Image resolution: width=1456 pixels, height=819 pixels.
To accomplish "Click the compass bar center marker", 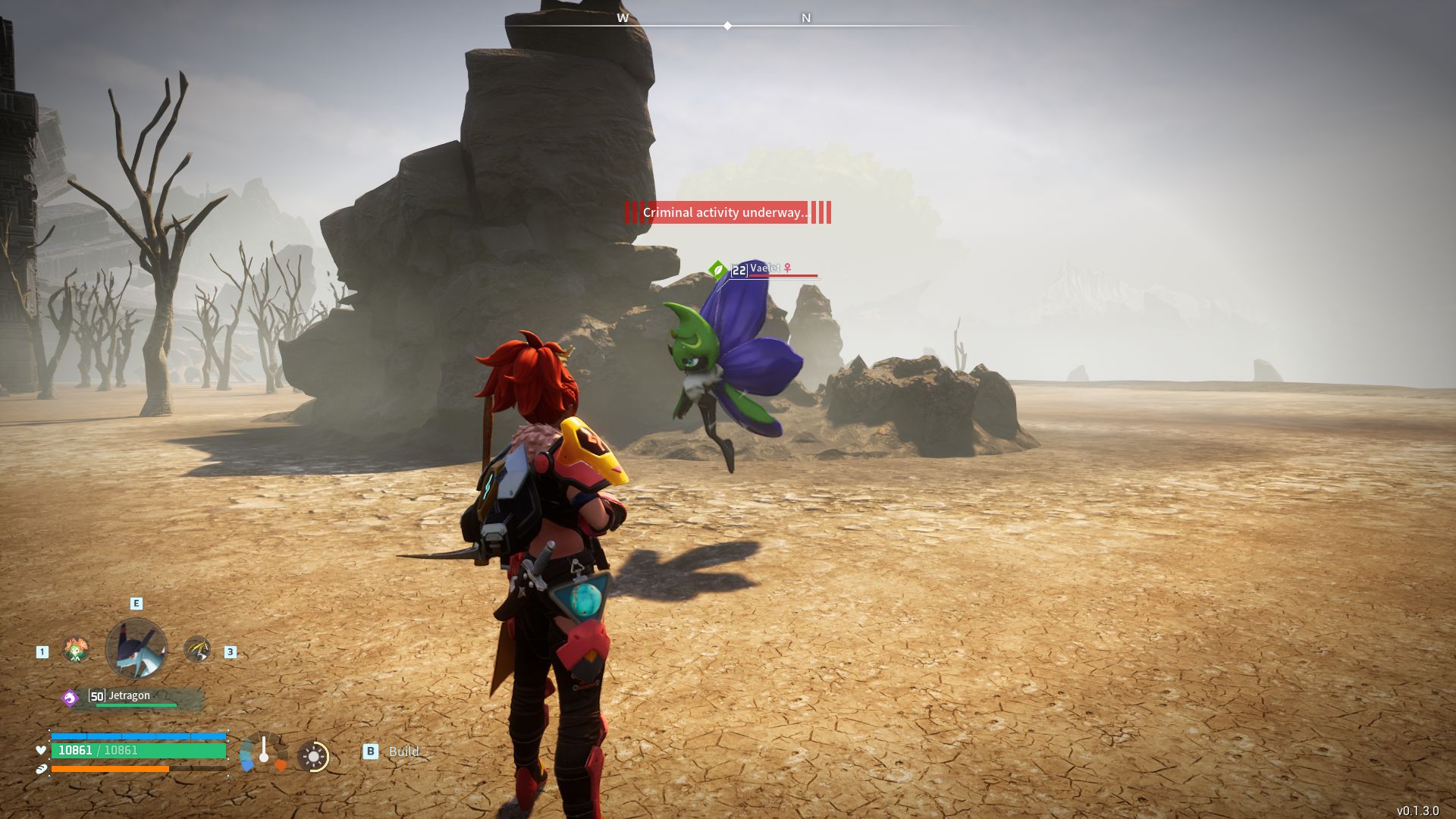I will pyautogui.click(x=727, y=26).
